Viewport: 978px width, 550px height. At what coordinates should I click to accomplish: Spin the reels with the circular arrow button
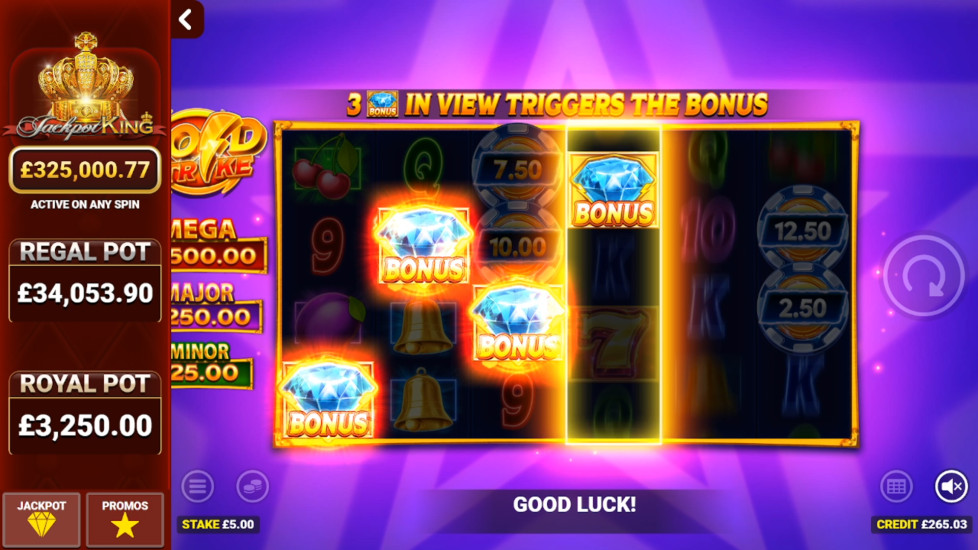click(923, 276)
